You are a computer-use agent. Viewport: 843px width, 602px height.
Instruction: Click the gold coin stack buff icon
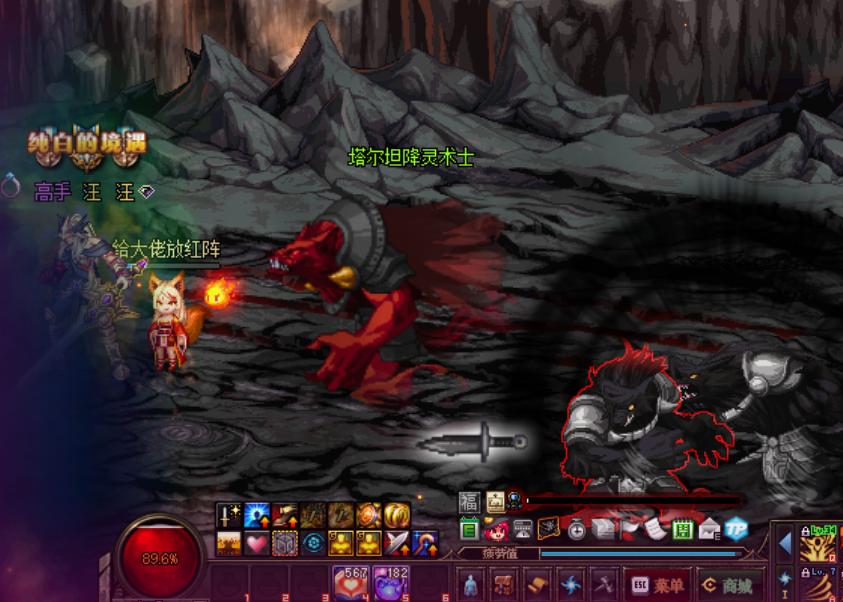398,516
